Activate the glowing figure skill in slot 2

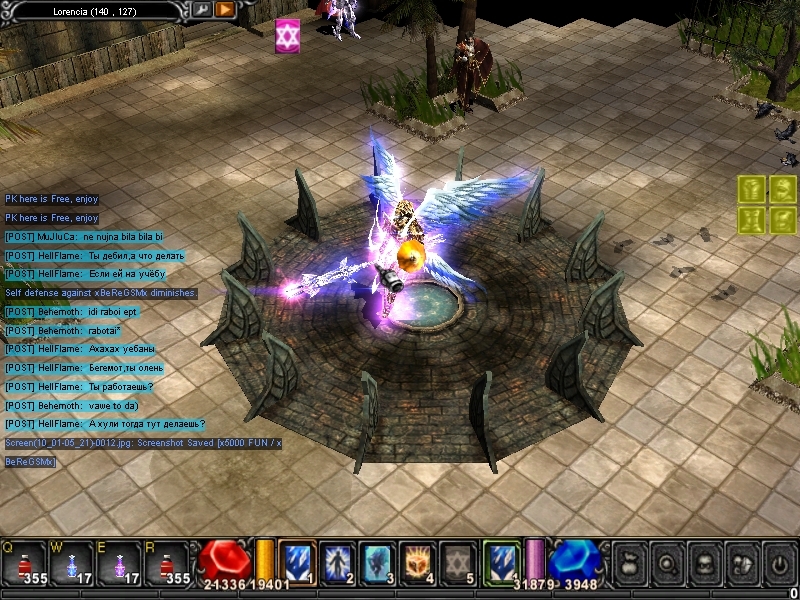click(x=338, y=562)
